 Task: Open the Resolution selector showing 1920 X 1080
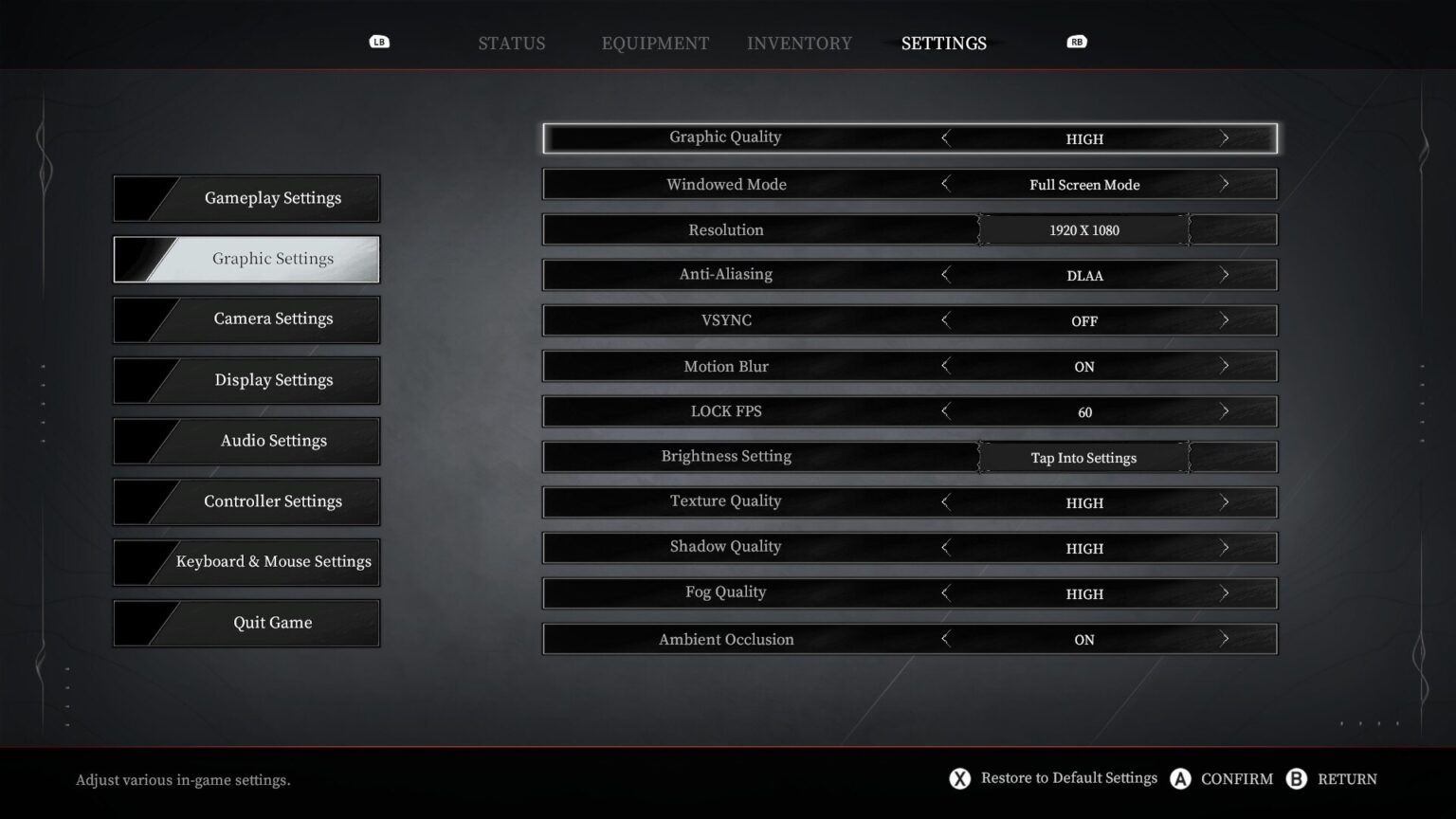[x=1083, y=229]
